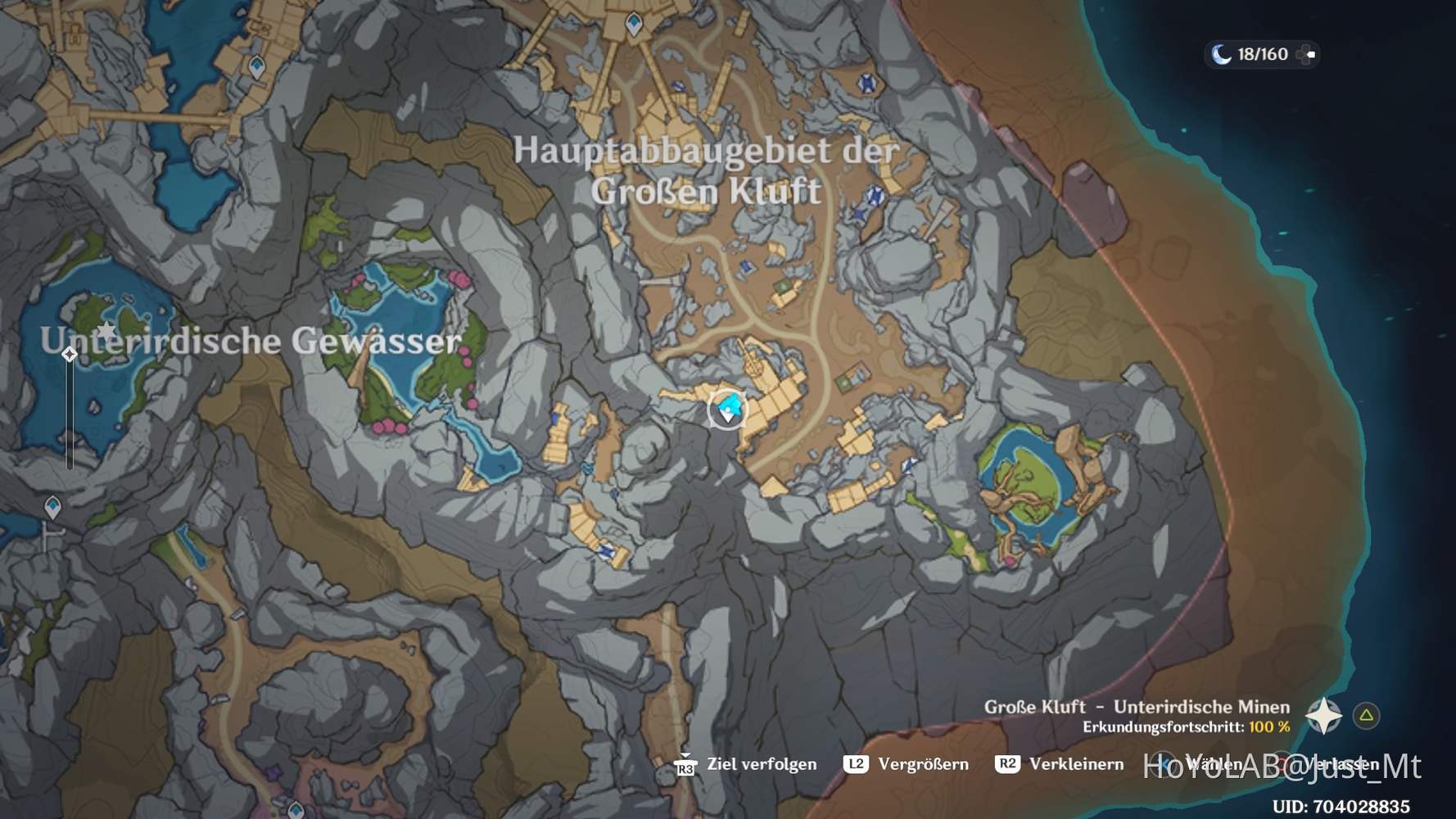This screenshot has width=1456, height=819.
Task: Click the compass icon beside the exploration progress
Action: (x=1324, y=716)
